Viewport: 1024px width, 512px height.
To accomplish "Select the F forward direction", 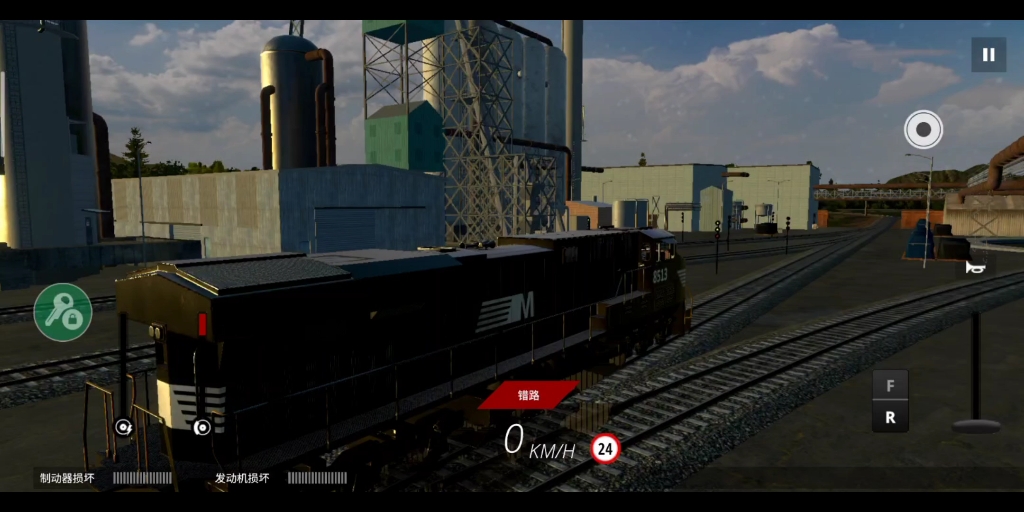I will pyautogui.click(x=890, y=386).
